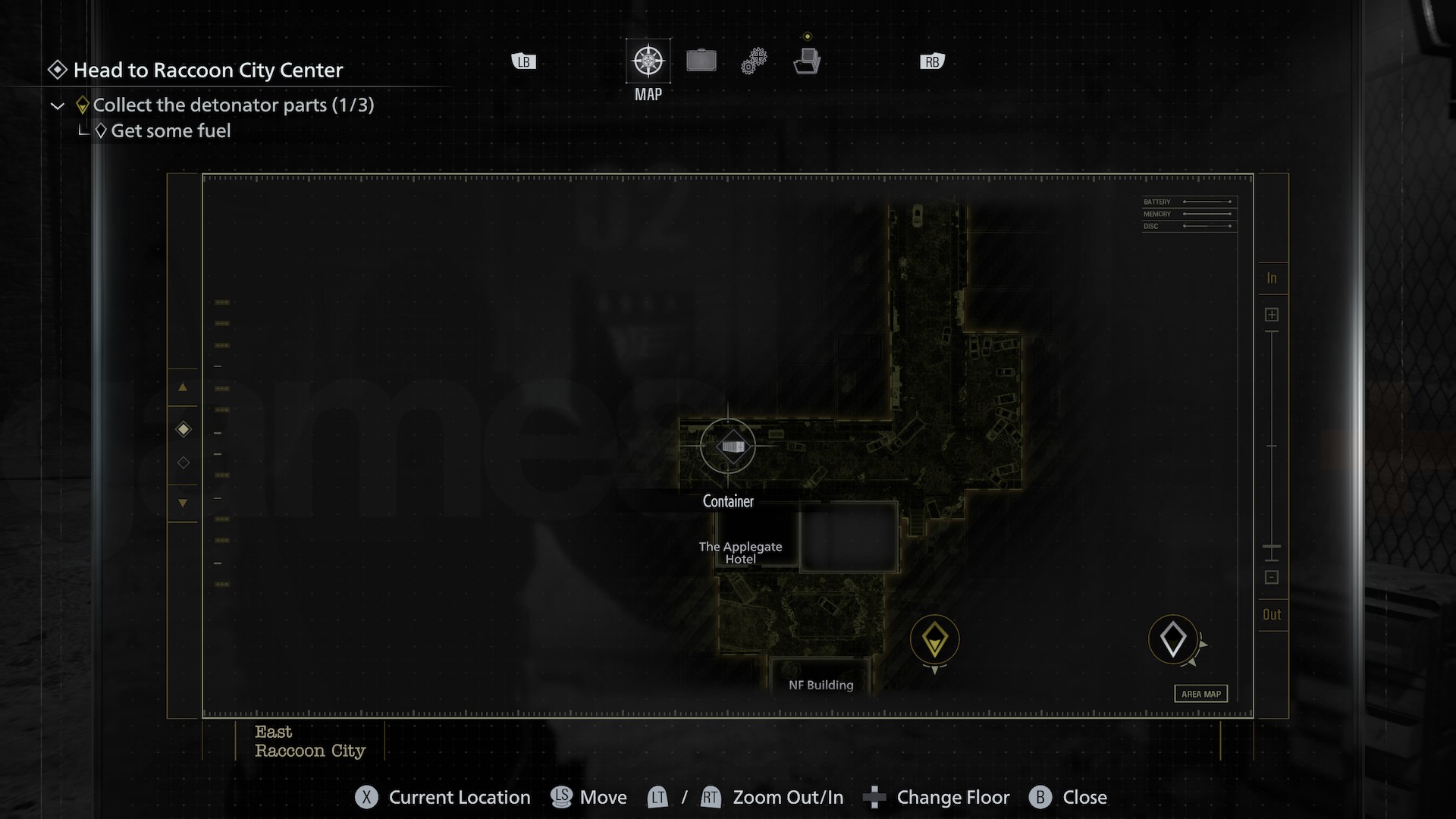Screen dimensions: 1456x819
Task: Select the gears crafting icon
Action: [755, 60]
